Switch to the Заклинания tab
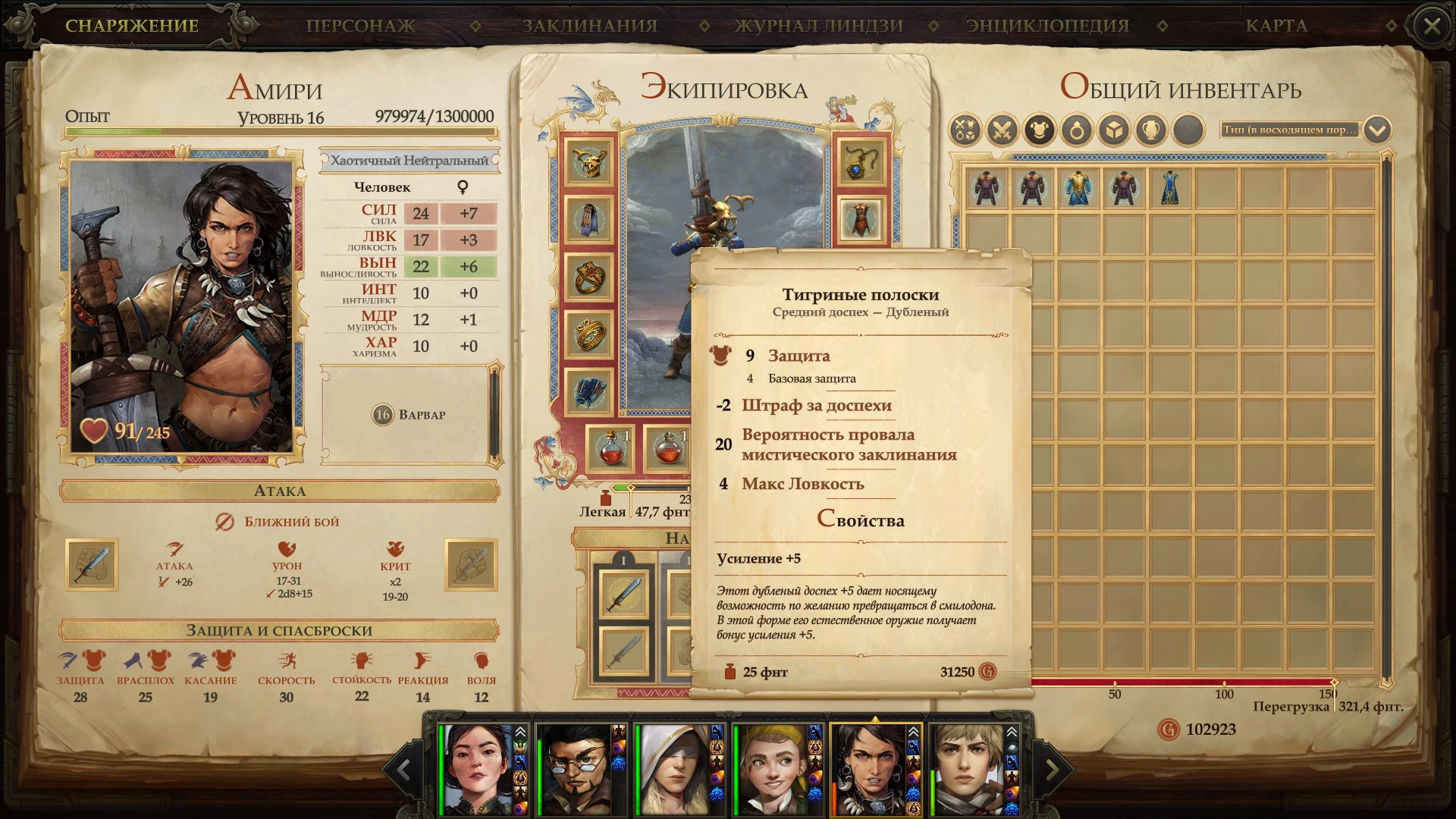Screen dimensions: 1456x819 click(x=589, y=26)
